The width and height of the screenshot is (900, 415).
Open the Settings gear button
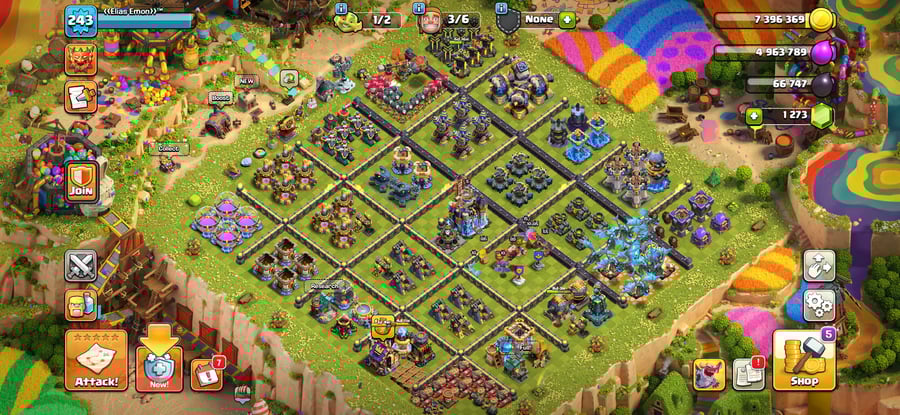819,304
